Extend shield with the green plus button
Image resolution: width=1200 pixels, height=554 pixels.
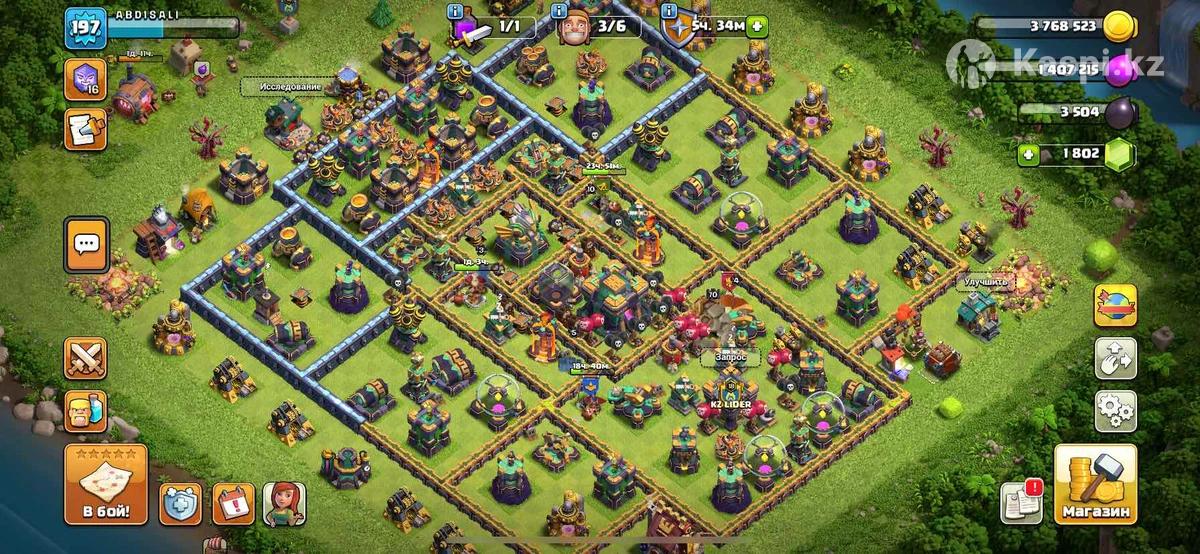tap(757, 26)
